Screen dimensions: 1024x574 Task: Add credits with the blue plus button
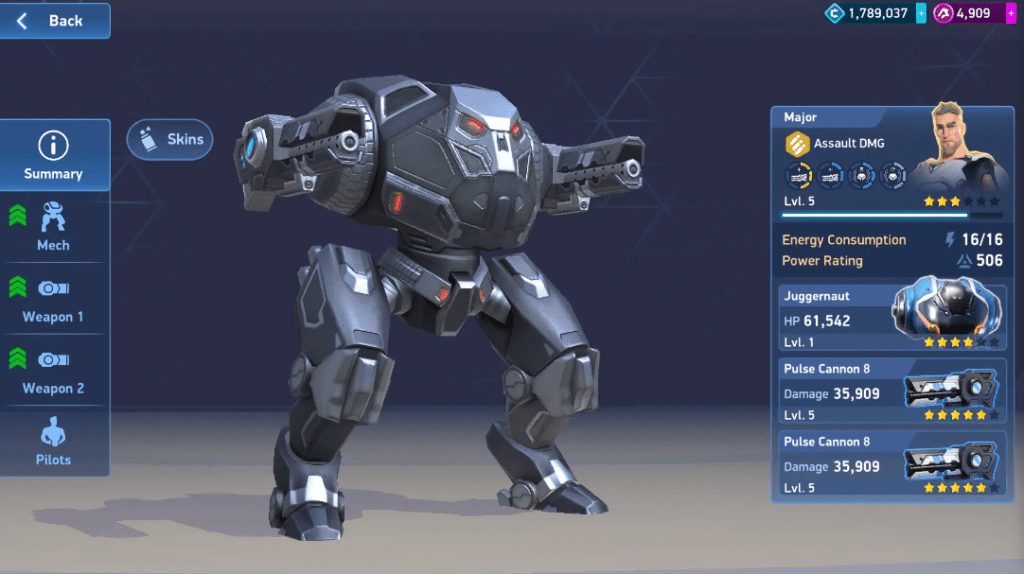[x=920, y=13]
